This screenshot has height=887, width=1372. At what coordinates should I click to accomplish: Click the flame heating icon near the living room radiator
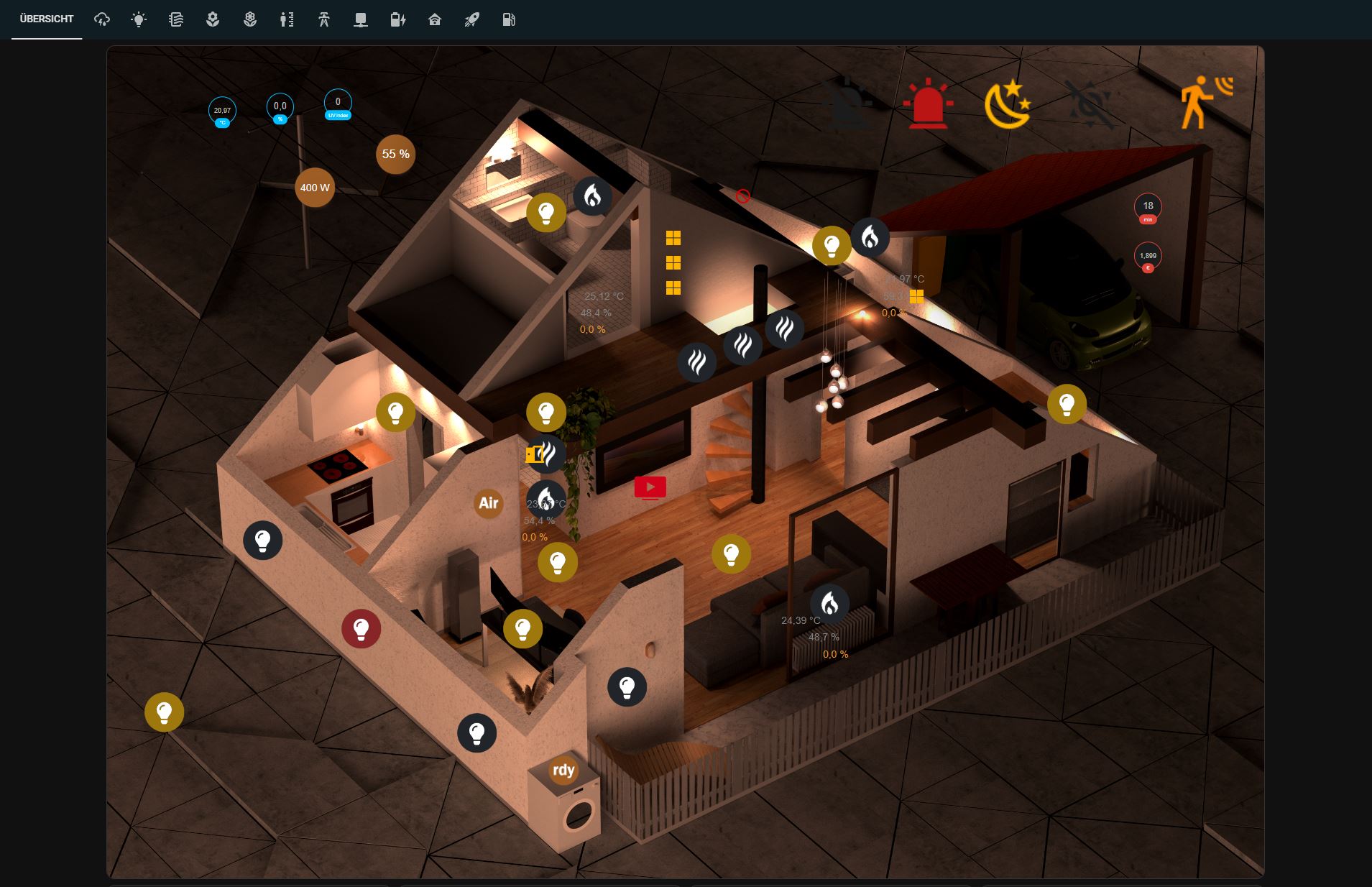click(832, 604)
